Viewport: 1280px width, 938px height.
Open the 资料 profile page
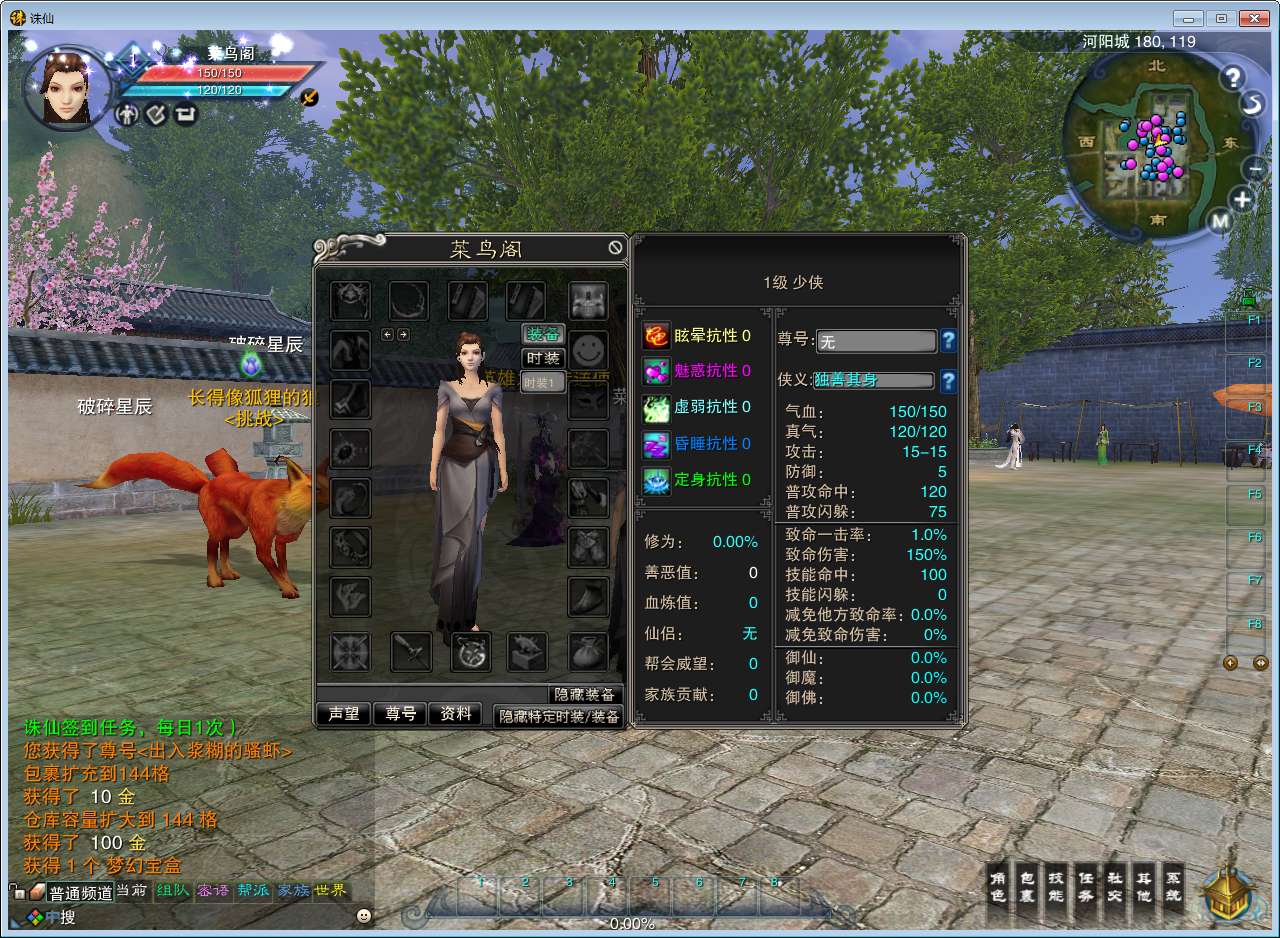coord(456,714)
